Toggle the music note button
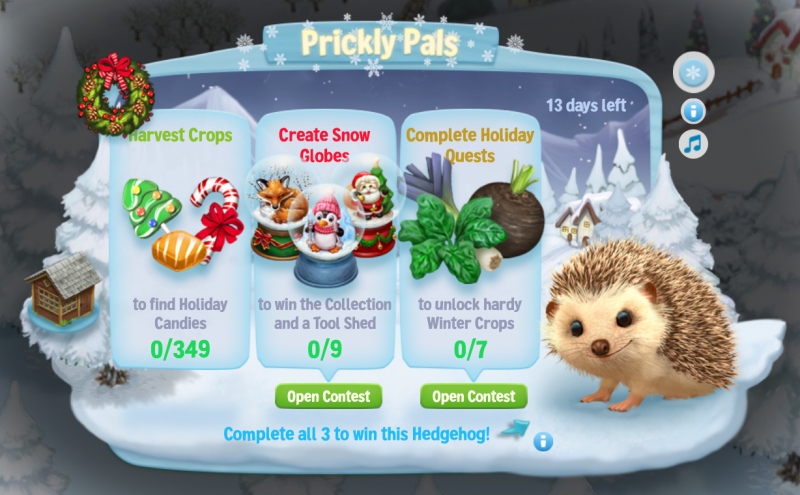Screen dimensions: 800x495 (x=693, y=144)
